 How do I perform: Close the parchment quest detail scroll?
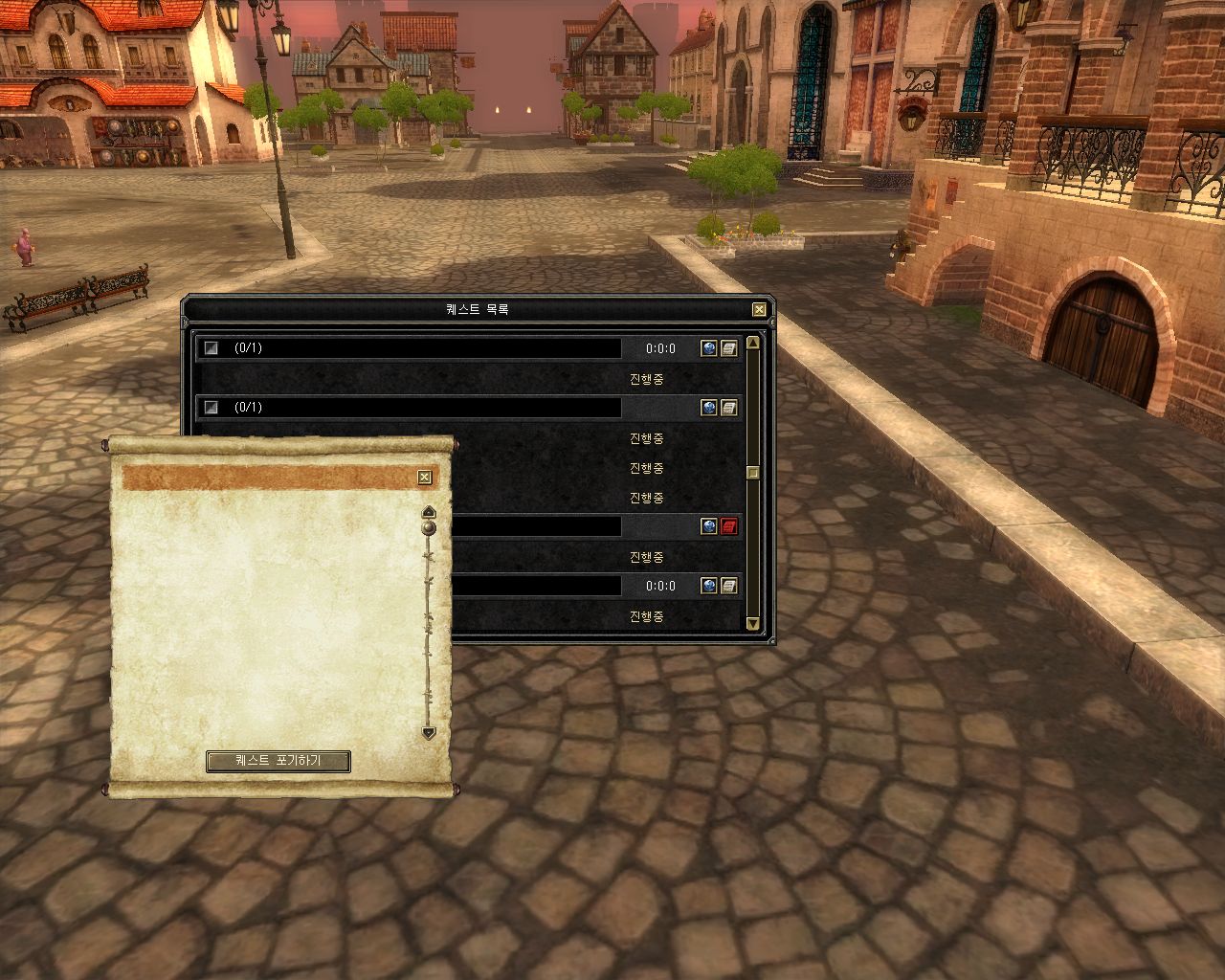[x=425, y=478]
